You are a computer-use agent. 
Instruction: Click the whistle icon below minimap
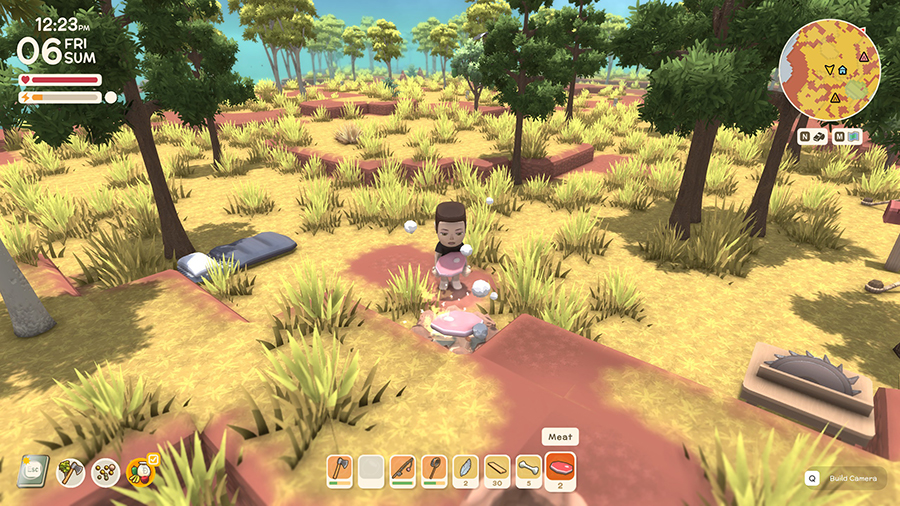coord(819,136)
